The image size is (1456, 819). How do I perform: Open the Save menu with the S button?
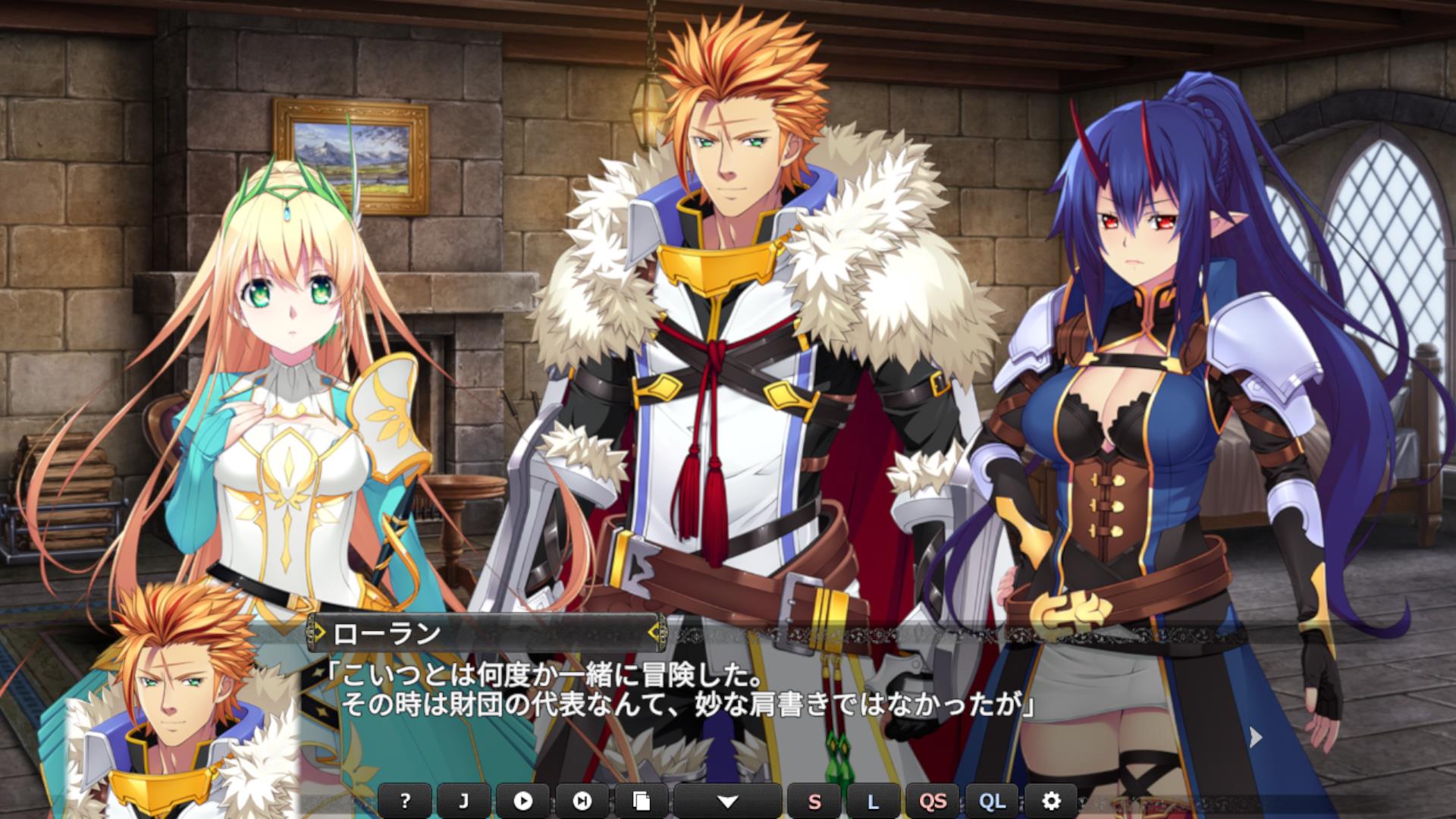coord(814,801)
